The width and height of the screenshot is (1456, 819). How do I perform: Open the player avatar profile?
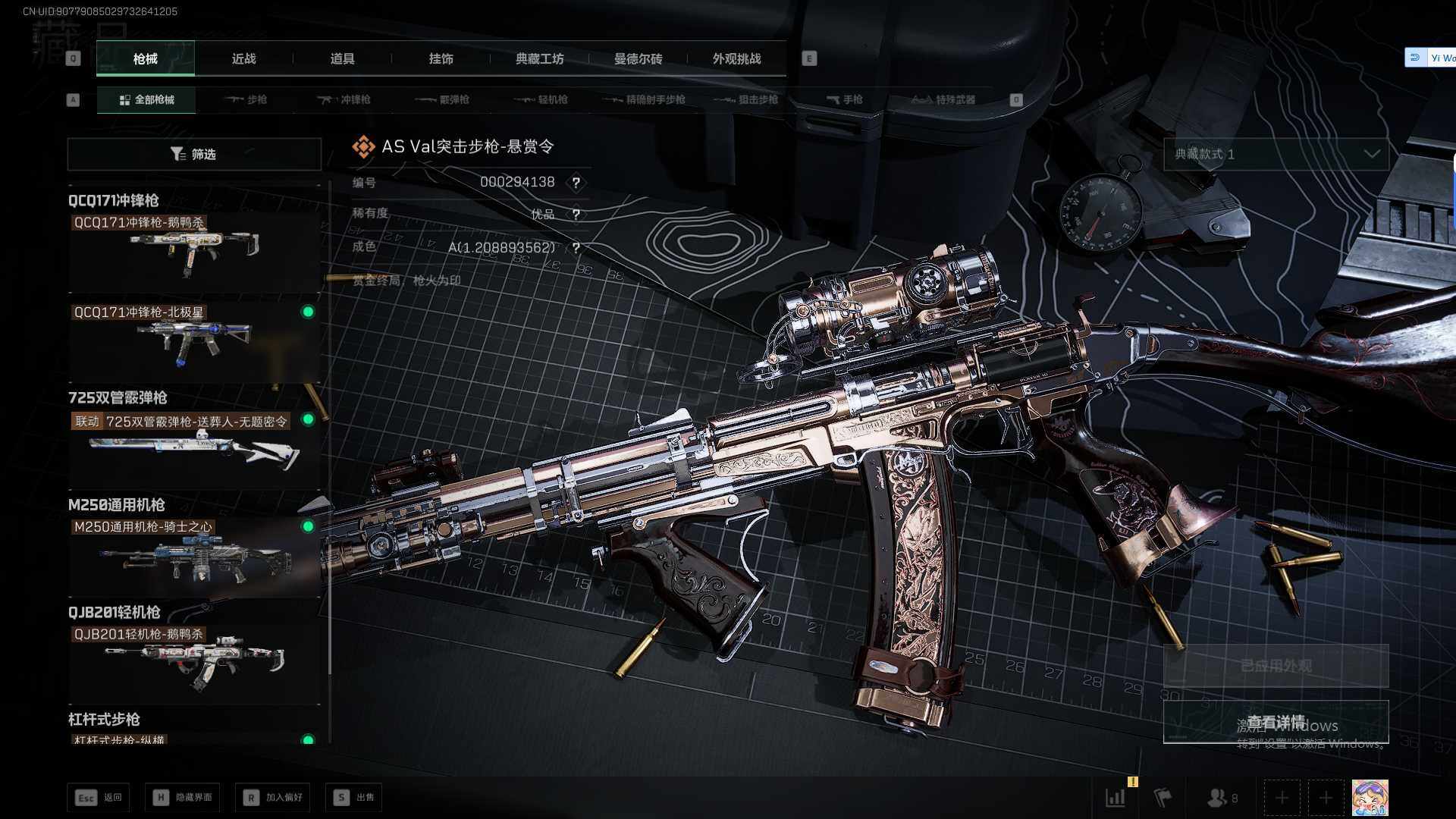coord(1370,797)
